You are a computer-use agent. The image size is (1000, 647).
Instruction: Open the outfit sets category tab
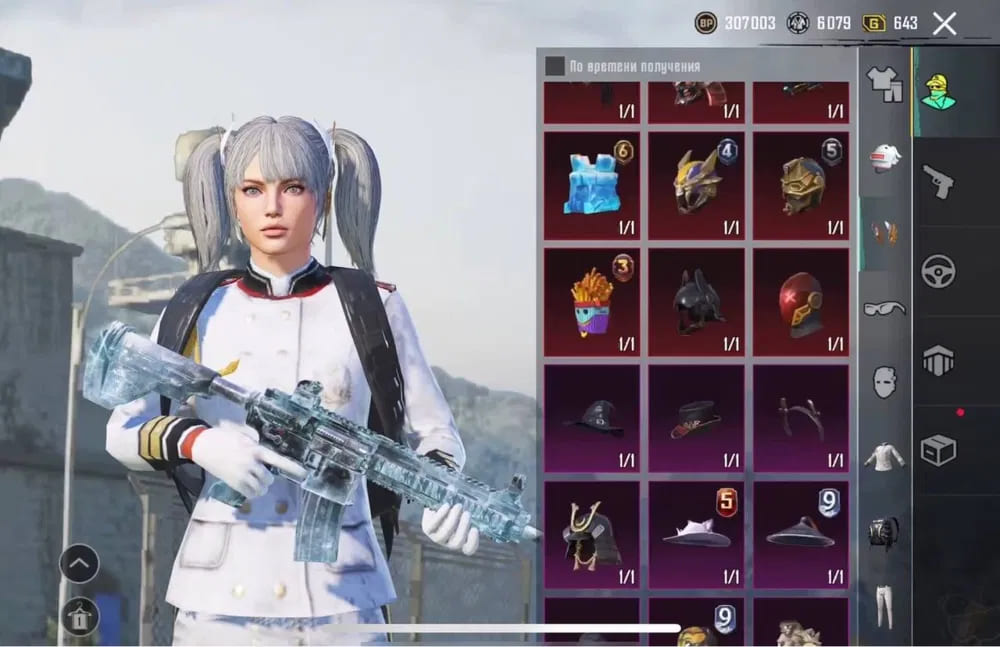pyautogui.click(x=884, y=84)
